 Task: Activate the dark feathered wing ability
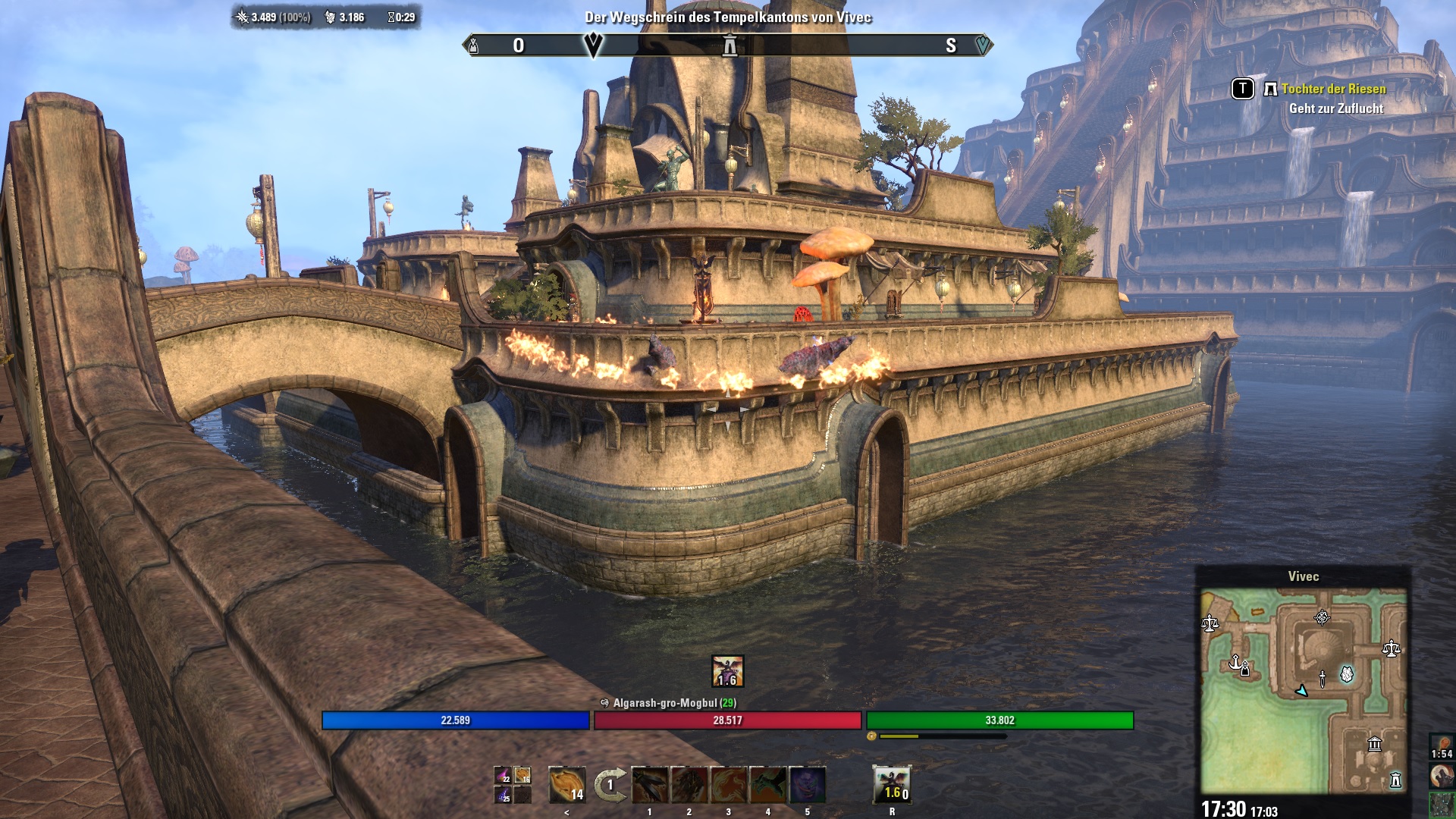coord(650,785)
